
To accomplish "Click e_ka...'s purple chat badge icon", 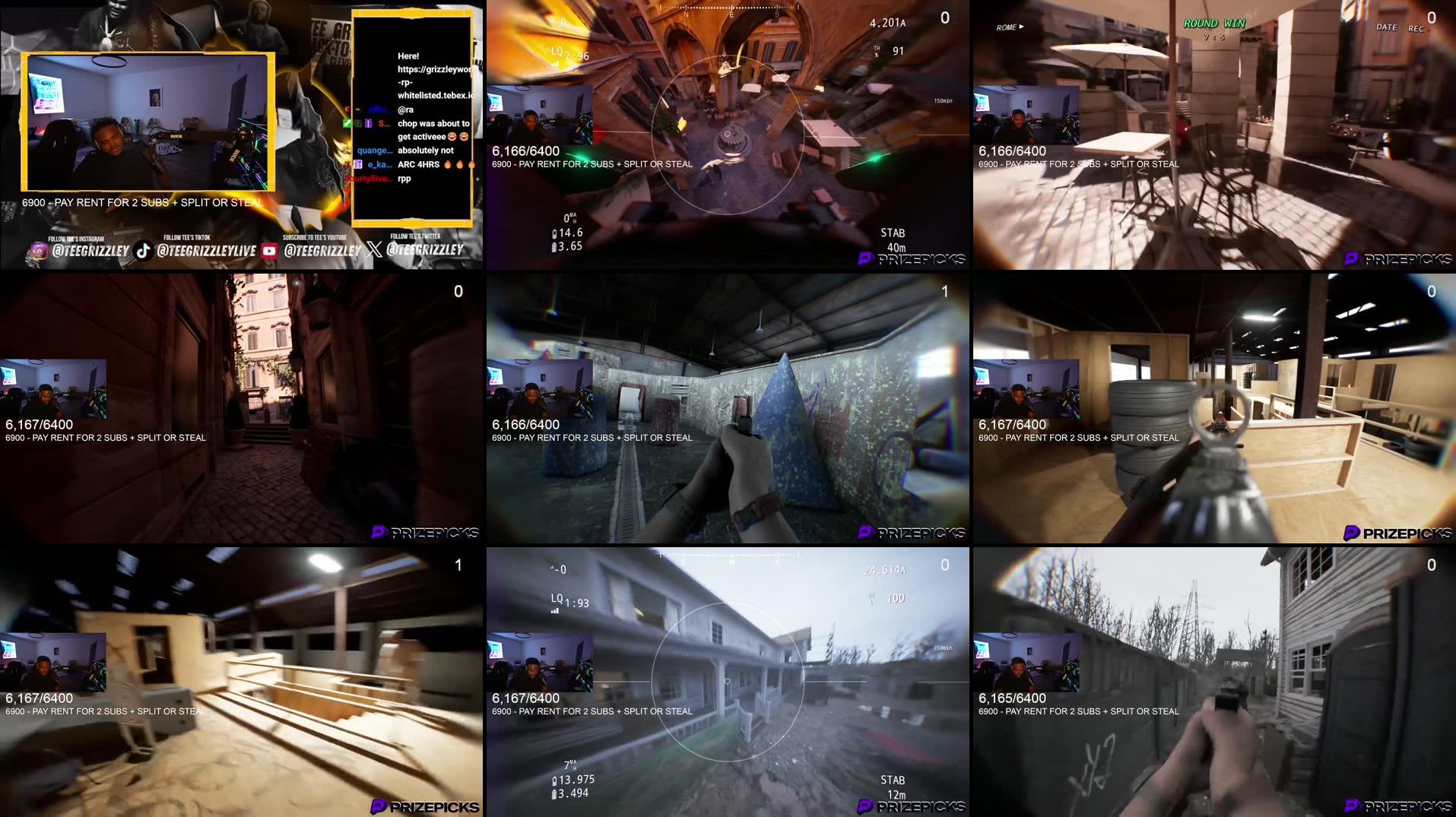I will (358, 164).
